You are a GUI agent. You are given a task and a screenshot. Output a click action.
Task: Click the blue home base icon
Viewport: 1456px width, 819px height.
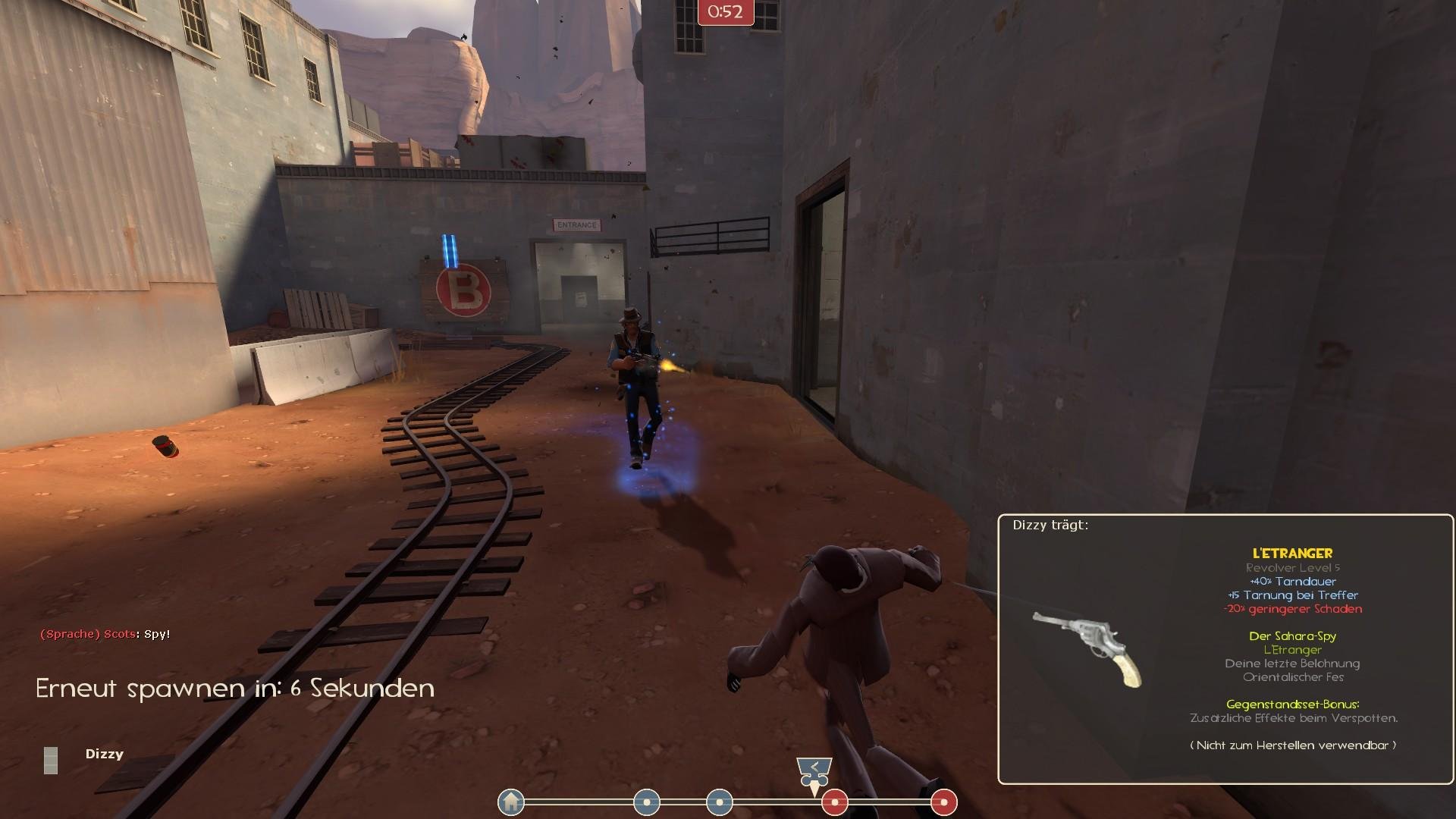pos(511,802)
